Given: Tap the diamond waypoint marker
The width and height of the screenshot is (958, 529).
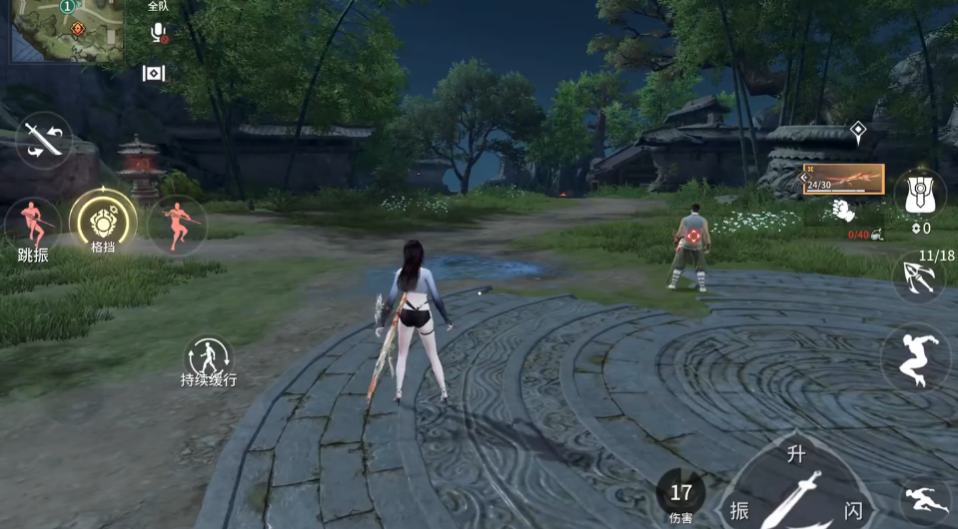Looking at the screenshot, I should (857, 130).
